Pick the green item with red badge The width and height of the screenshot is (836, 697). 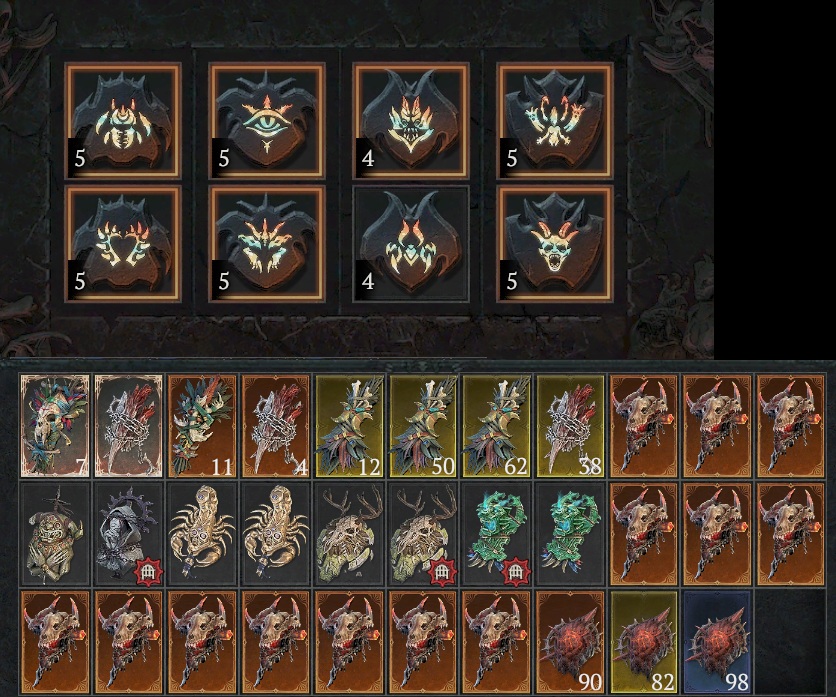499,533
